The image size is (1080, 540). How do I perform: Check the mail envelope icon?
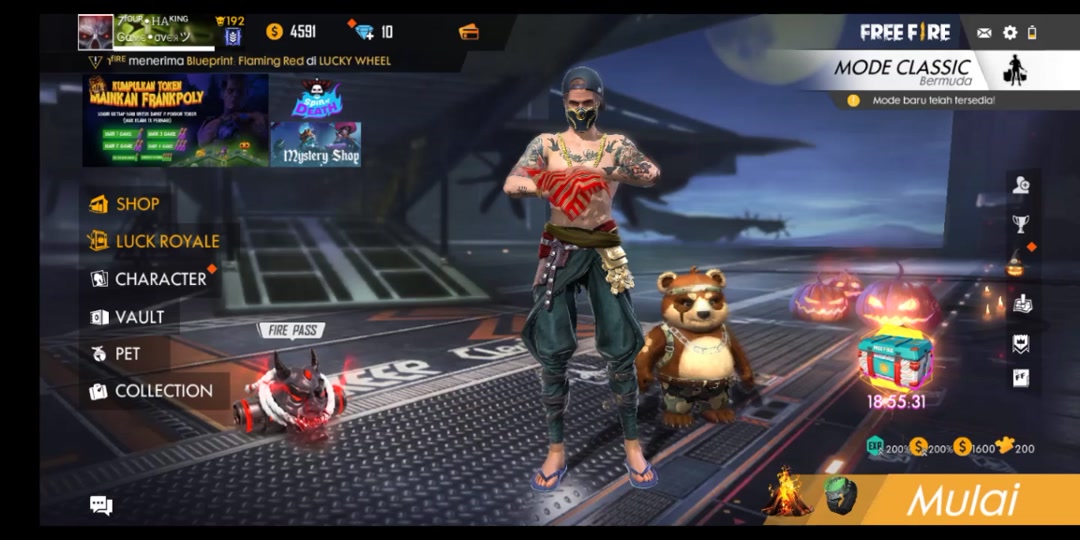coord(984,33)
